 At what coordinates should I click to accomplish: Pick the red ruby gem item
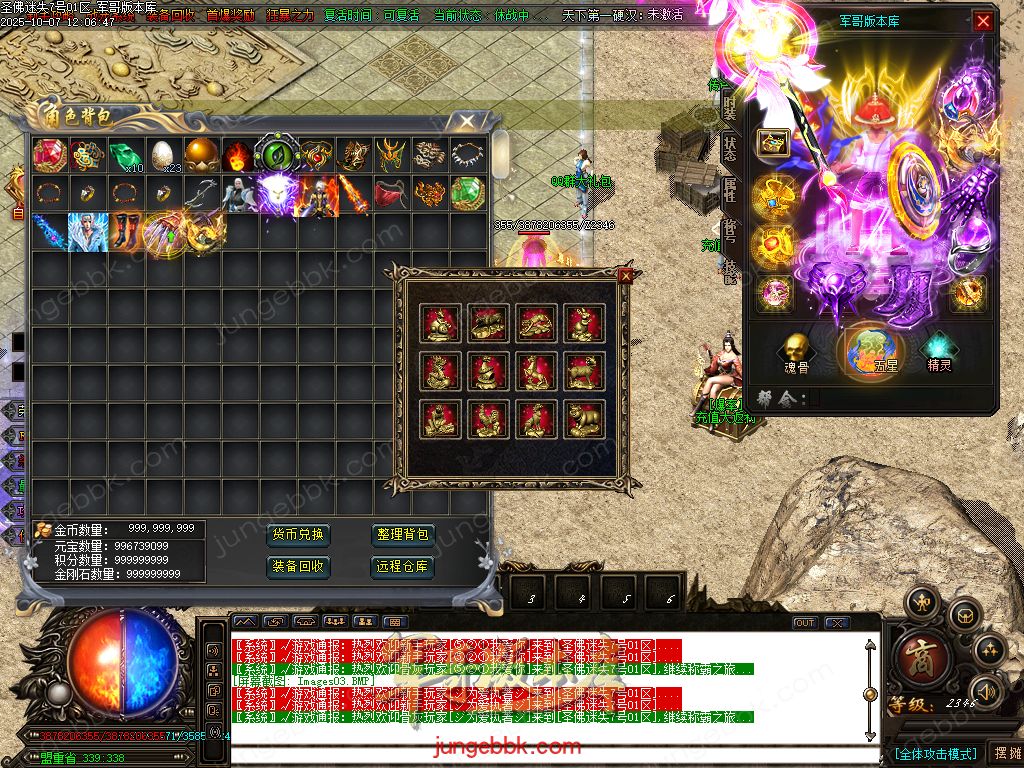[48, 155]
